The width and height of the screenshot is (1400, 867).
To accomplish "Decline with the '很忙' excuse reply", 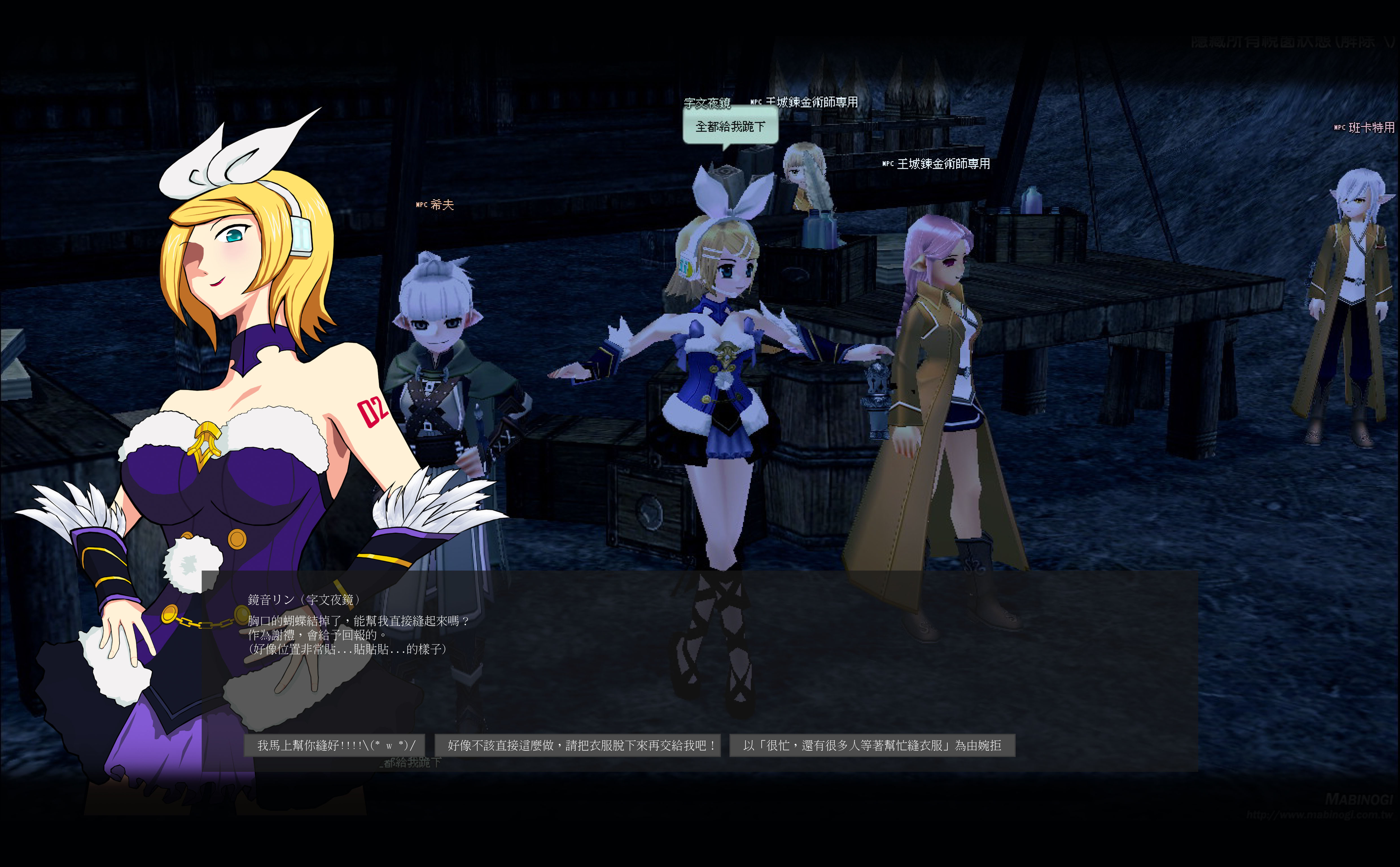I will [872, 745].
